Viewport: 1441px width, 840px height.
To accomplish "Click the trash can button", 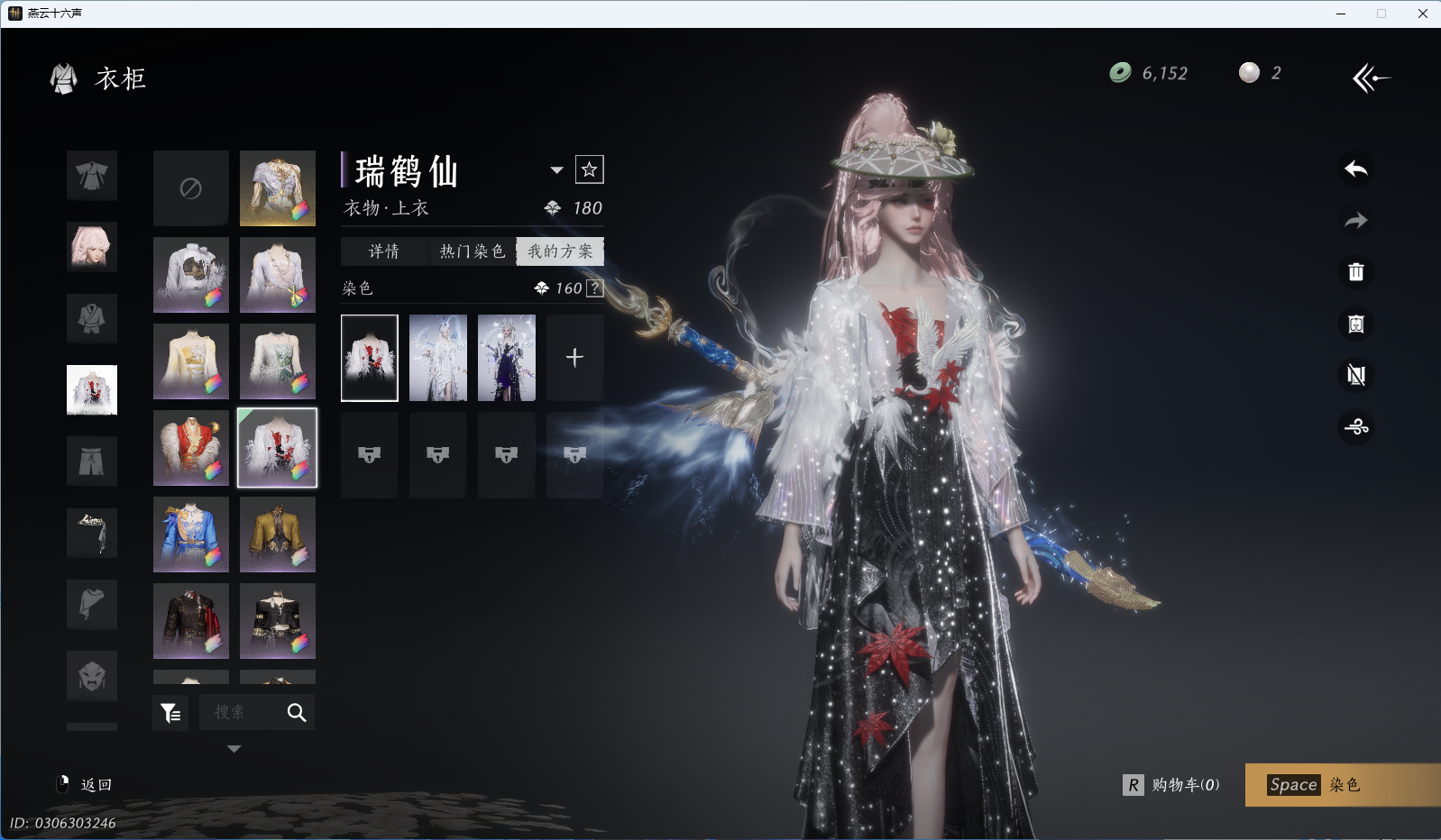I will (x=1355, y=272).
